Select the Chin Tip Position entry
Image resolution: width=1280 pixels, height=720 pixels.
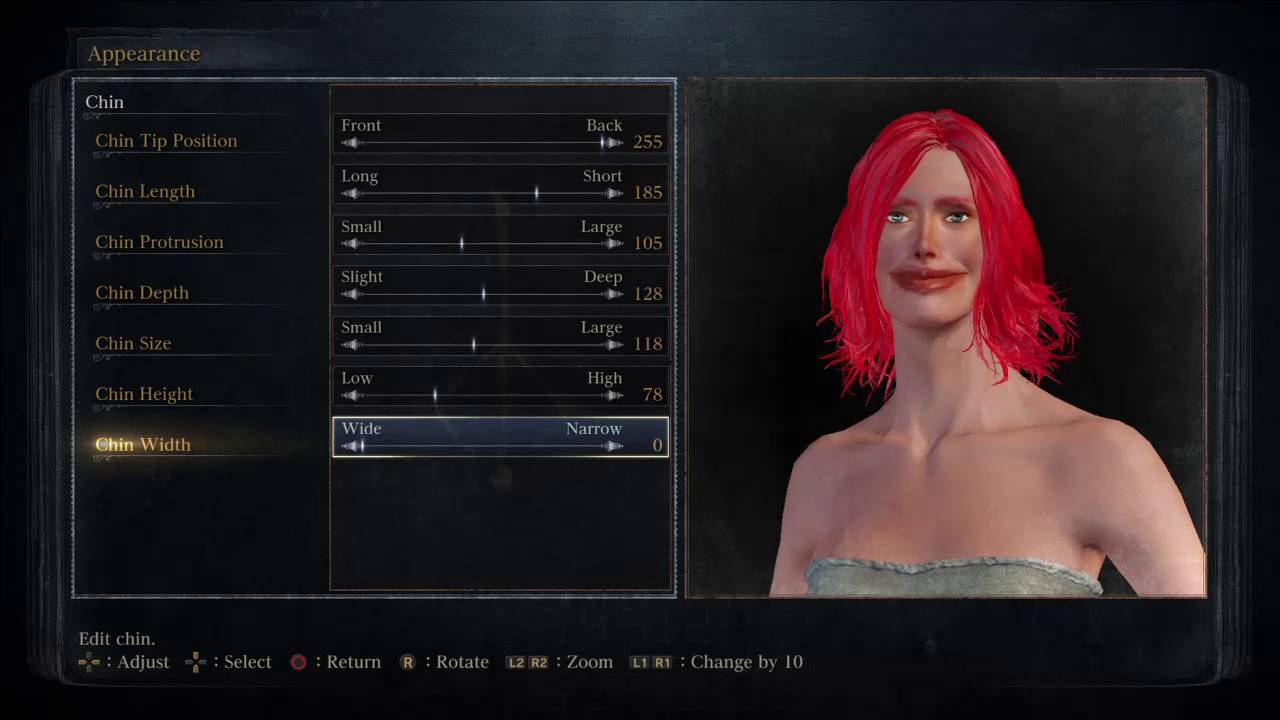tap(166, 141)
